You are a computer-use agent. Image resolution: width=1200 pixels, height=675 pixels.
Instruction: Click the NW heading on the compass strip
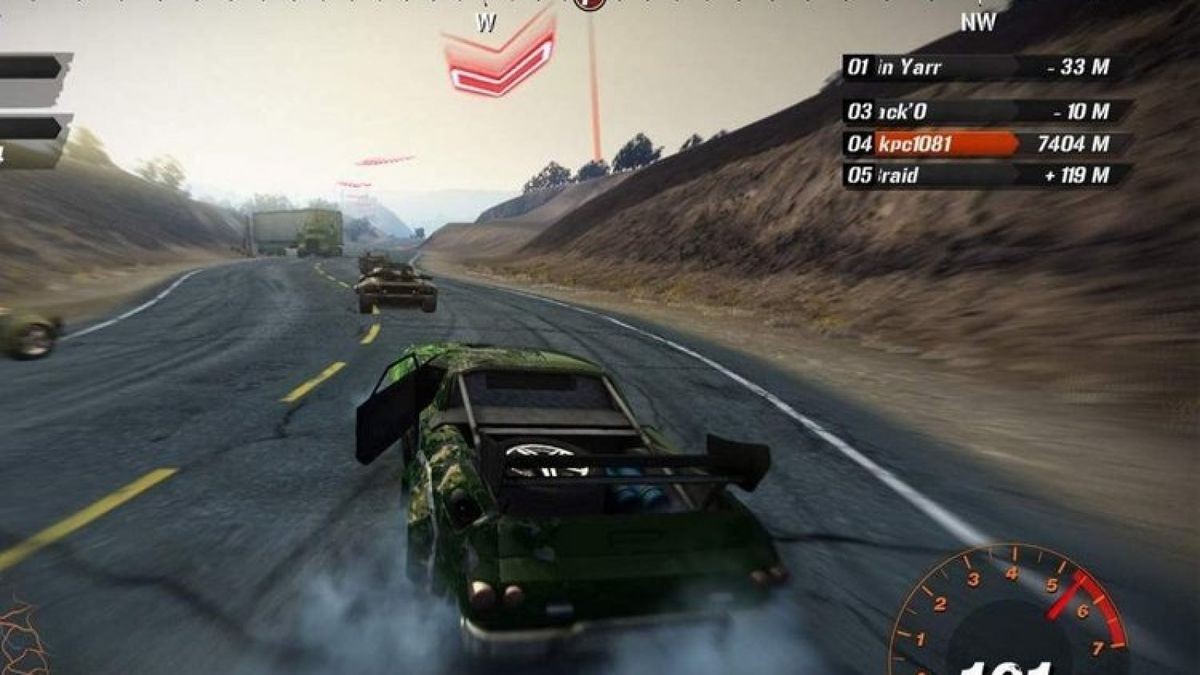[977, 23]
